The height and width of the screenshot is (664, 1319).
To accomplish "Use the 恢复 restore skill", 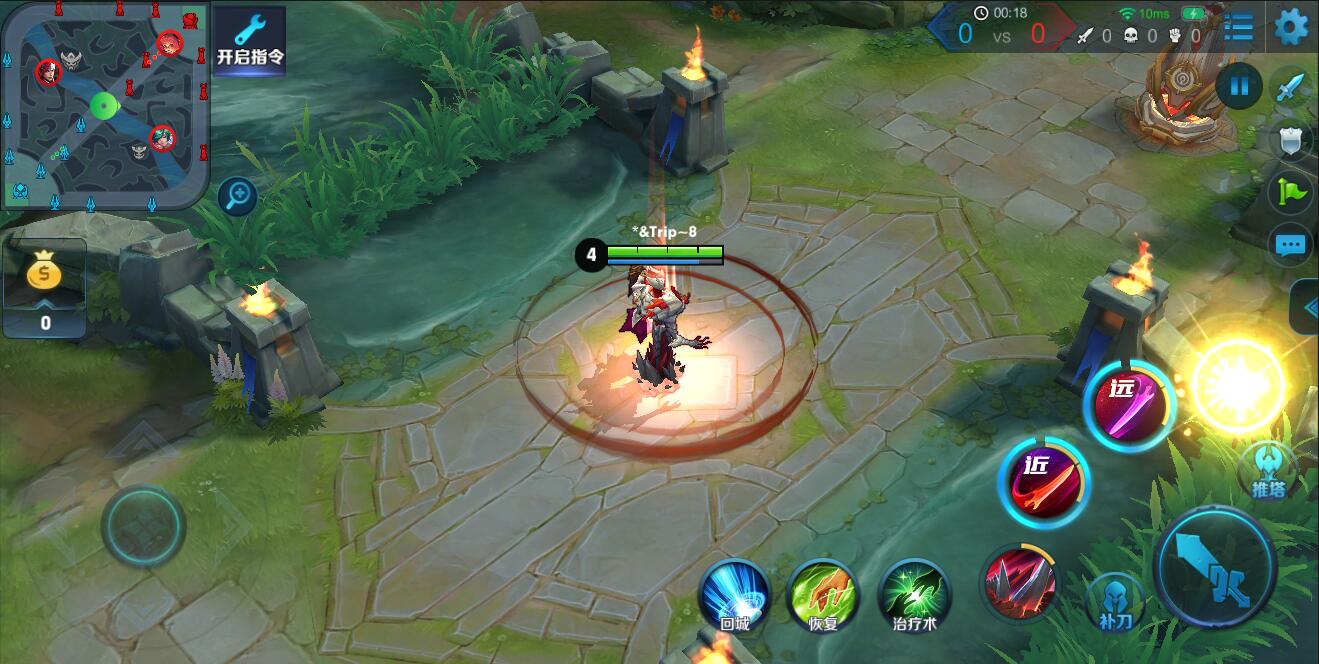I will click(x=823, y=595).
